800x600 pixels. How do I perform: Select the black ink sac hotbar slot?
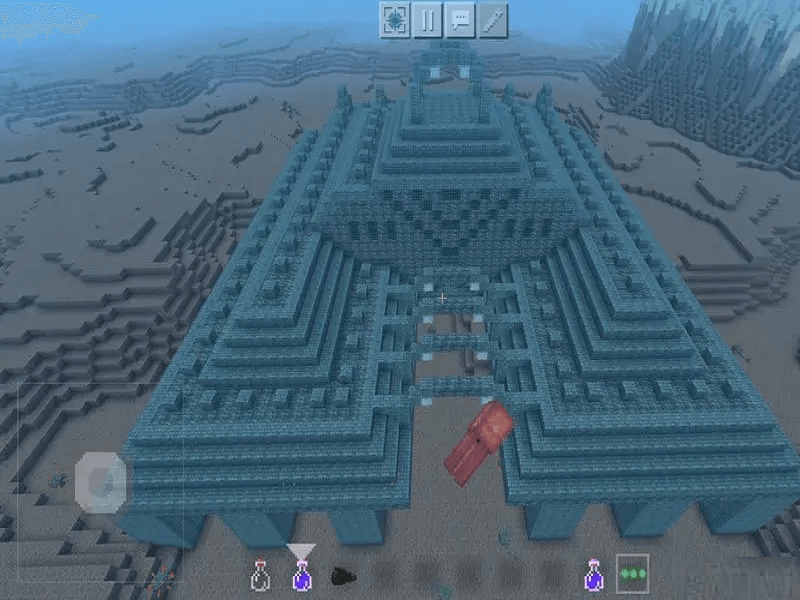(341, 576)
